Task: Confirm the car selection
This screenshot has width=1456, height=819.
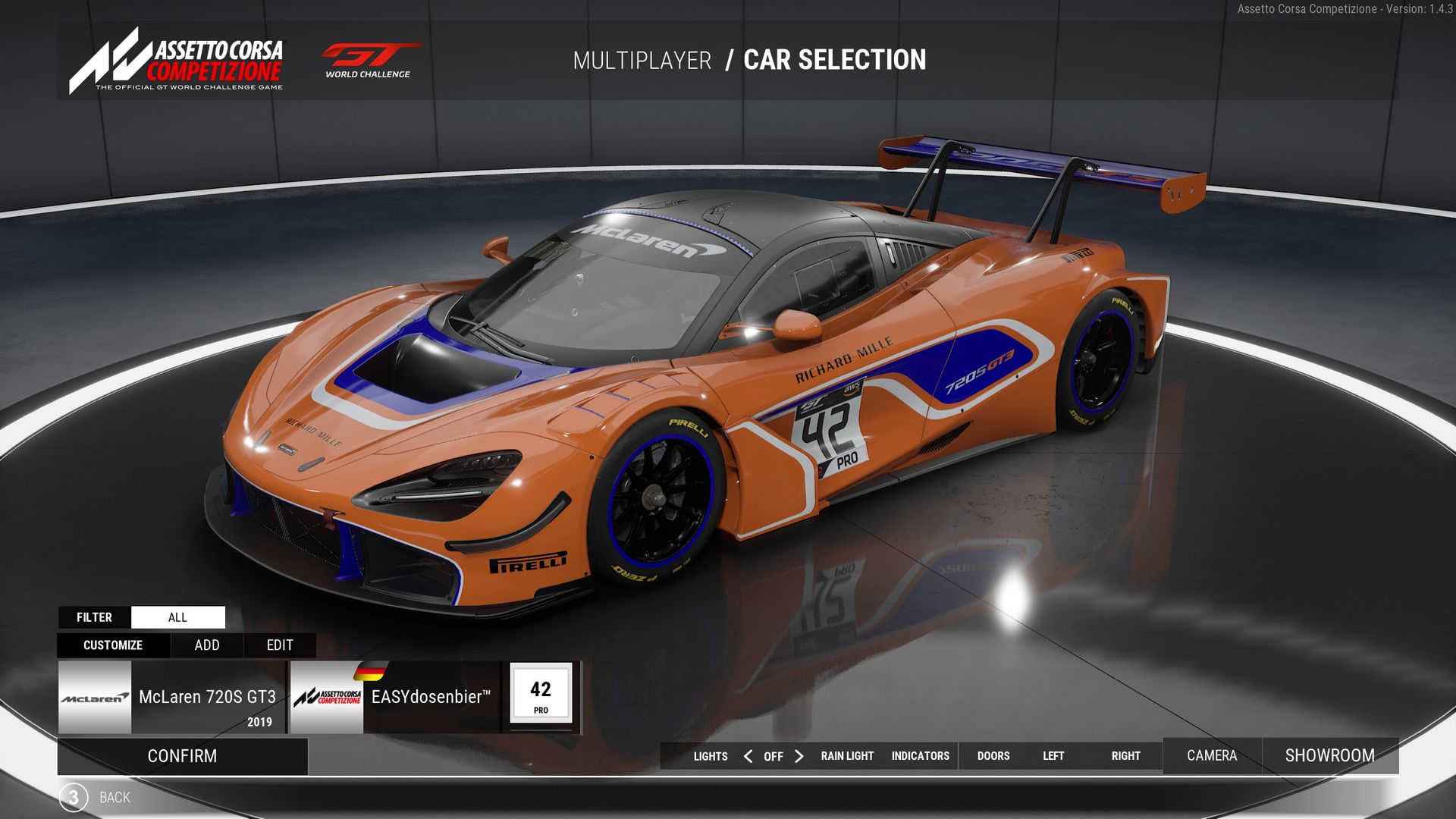Action: tap(182, 756)
